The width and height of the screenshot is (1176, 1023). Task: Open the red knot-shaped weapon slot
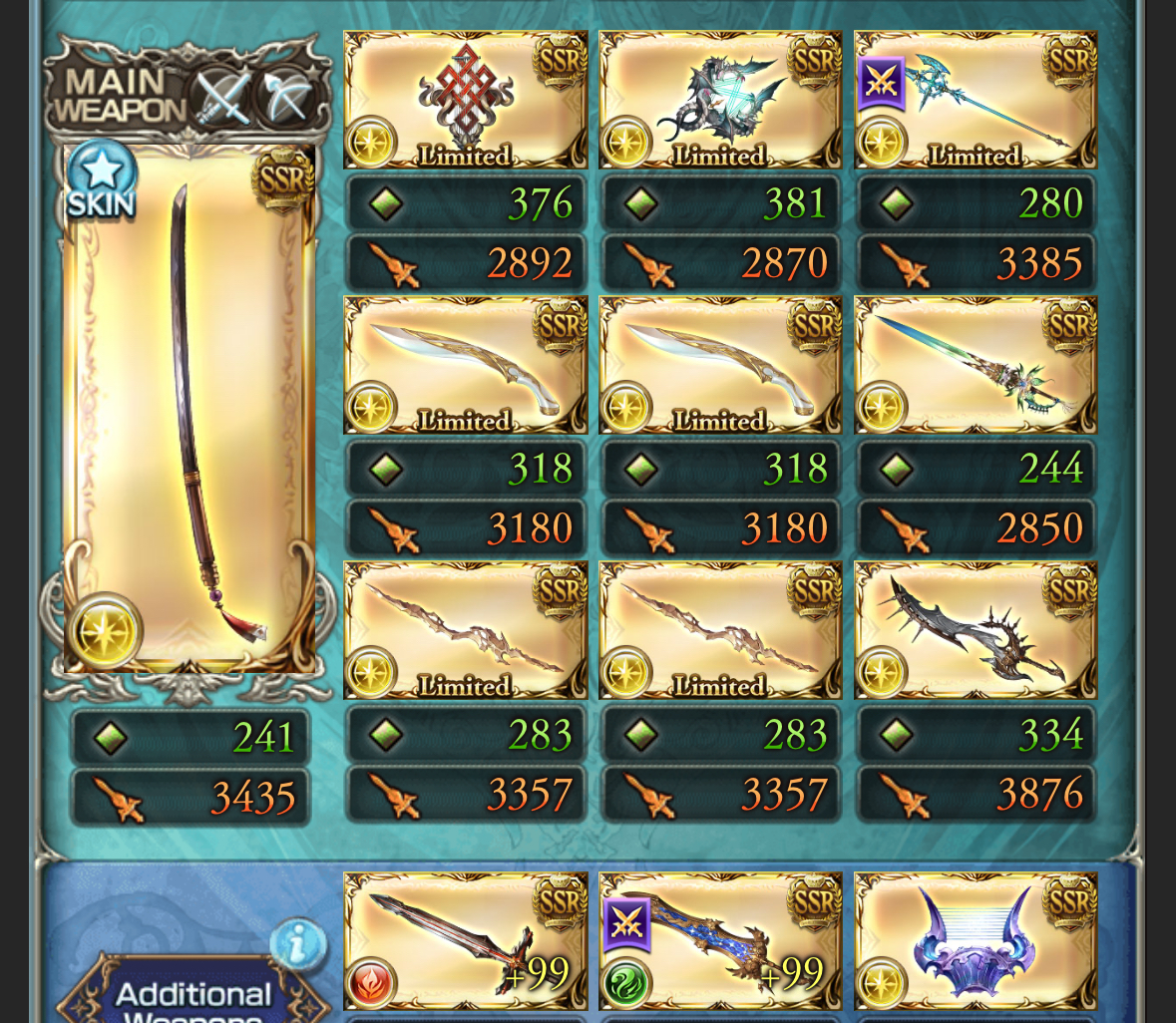point(466,100)
